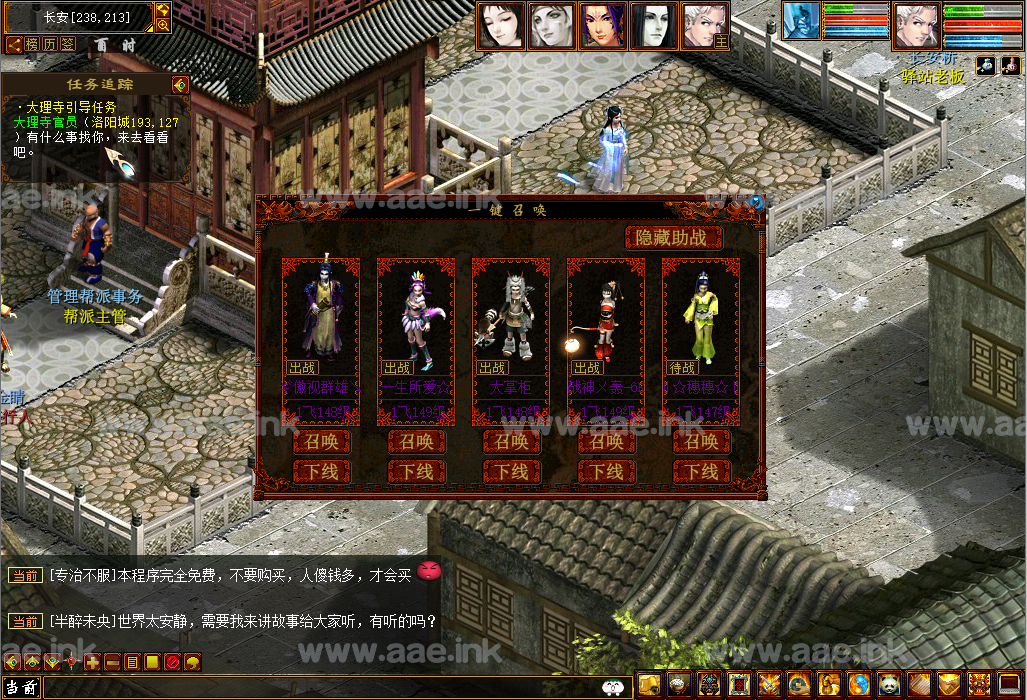This screenshot has height=700, width=1027.
Task: Click 下线 below the 一生所爱 card
Action: (416, 471)
